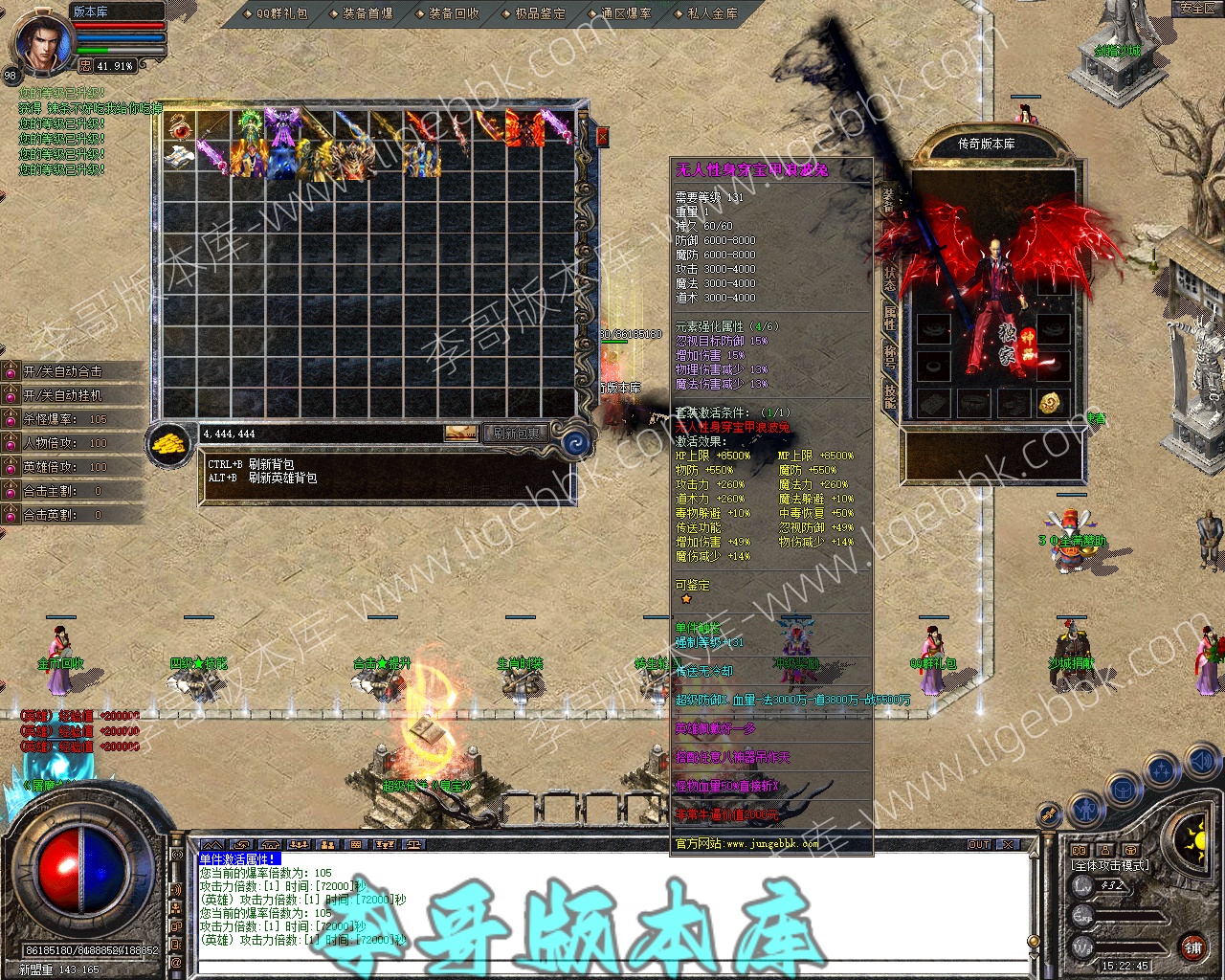Switch to the 状态 tab in character panel
This screenshot has width=1225, height=980.
click(889, 278)
